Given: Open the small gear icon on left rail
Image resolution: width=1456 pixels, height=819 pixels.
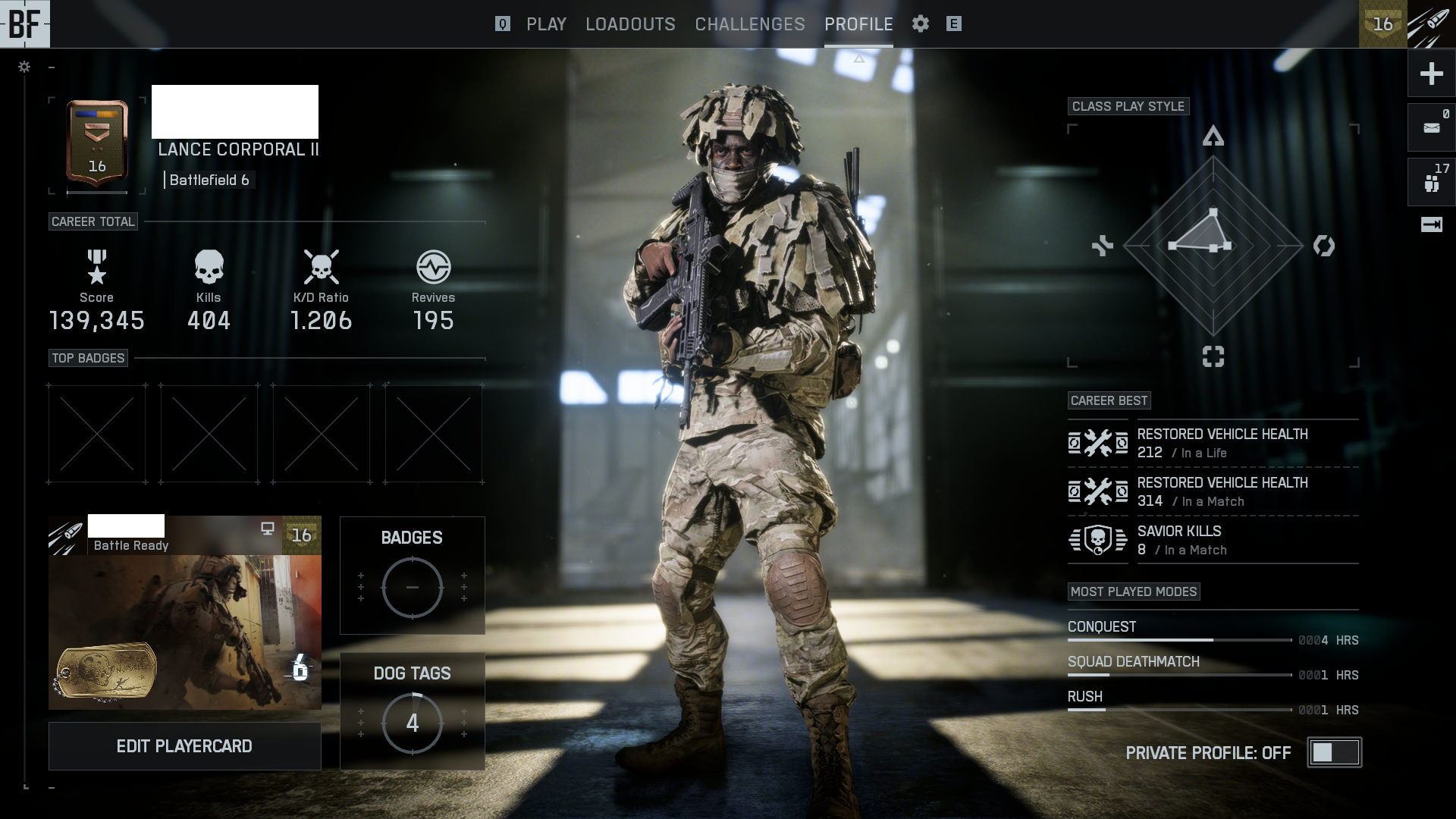Looking at the screenshot, I should point(24,67).
